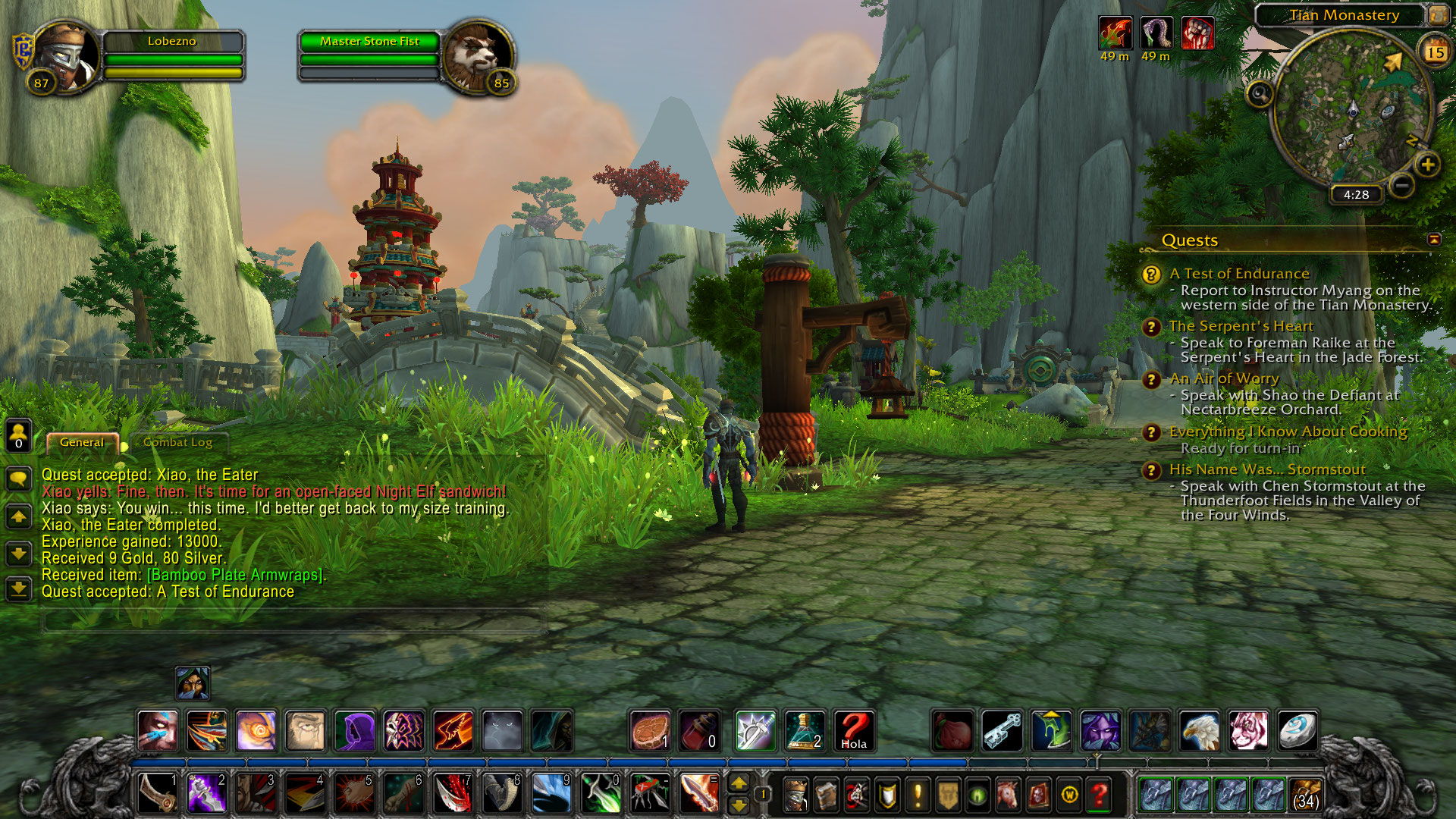
Task: Select the A Test of Endurance quest
Action: 1239,274
